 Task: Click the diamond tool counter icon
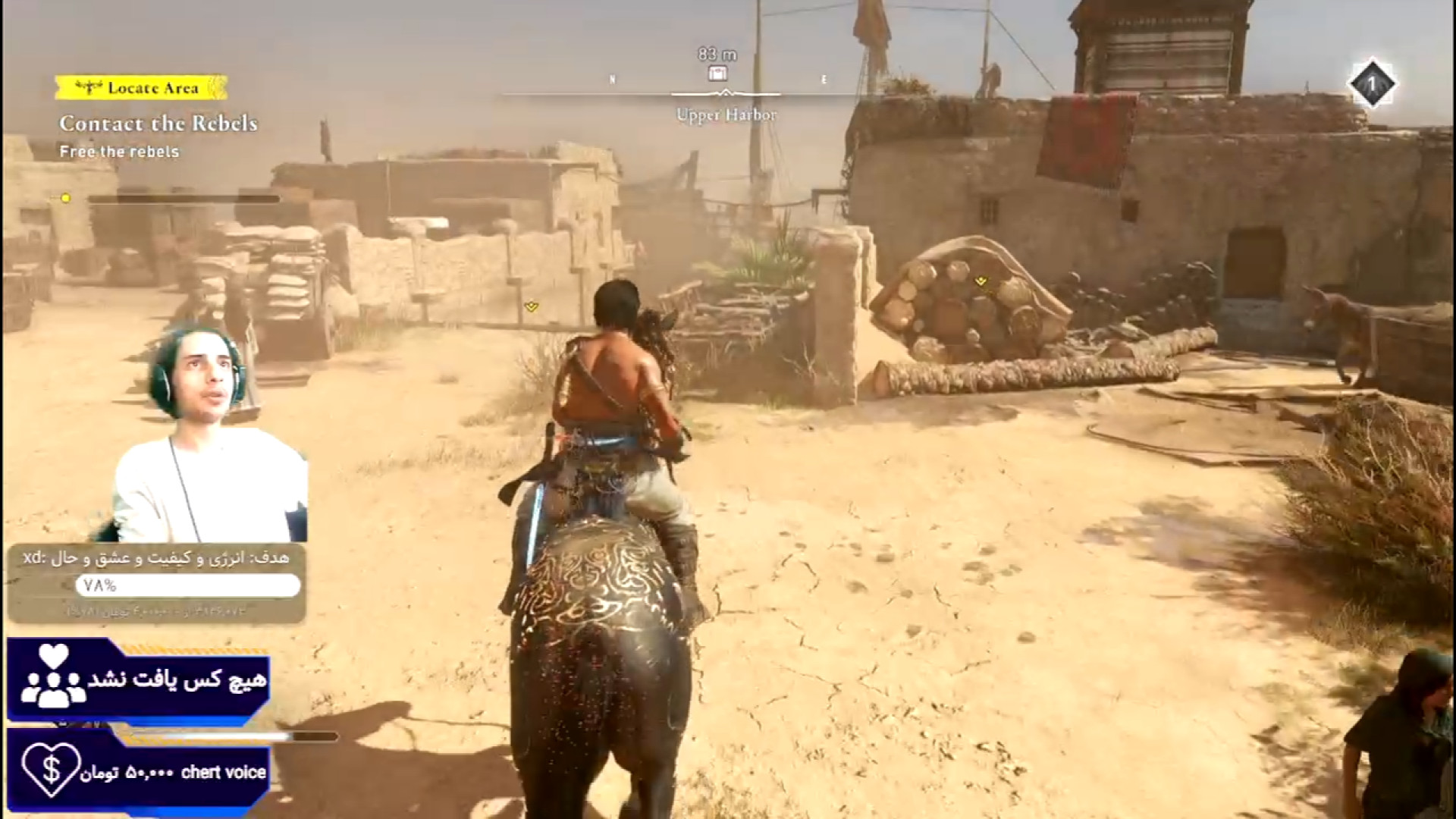1371,84
